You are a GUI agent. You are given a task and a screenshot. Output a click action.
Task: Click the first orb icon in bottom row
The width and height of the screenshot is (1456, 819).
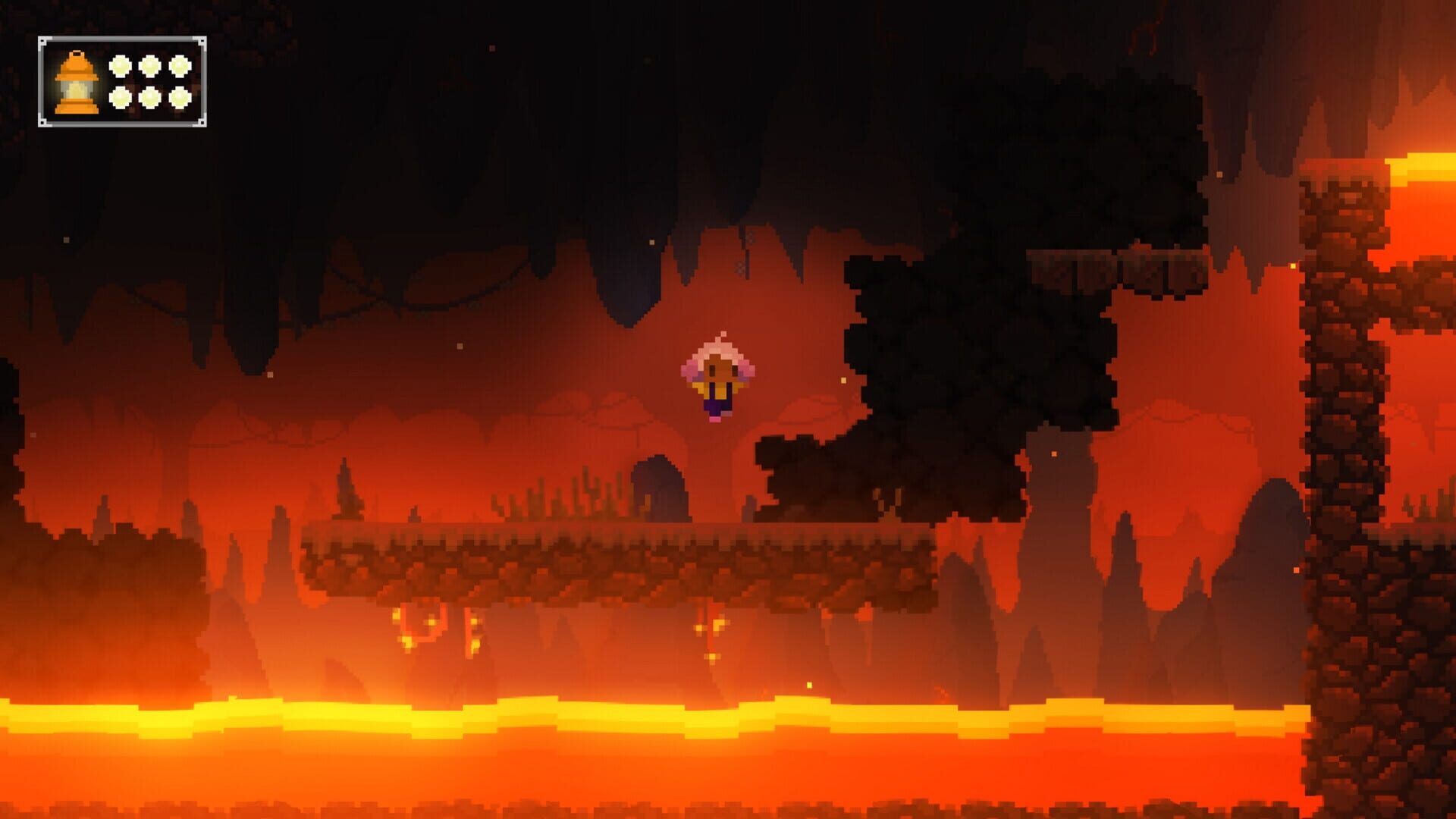pos(121,99)
